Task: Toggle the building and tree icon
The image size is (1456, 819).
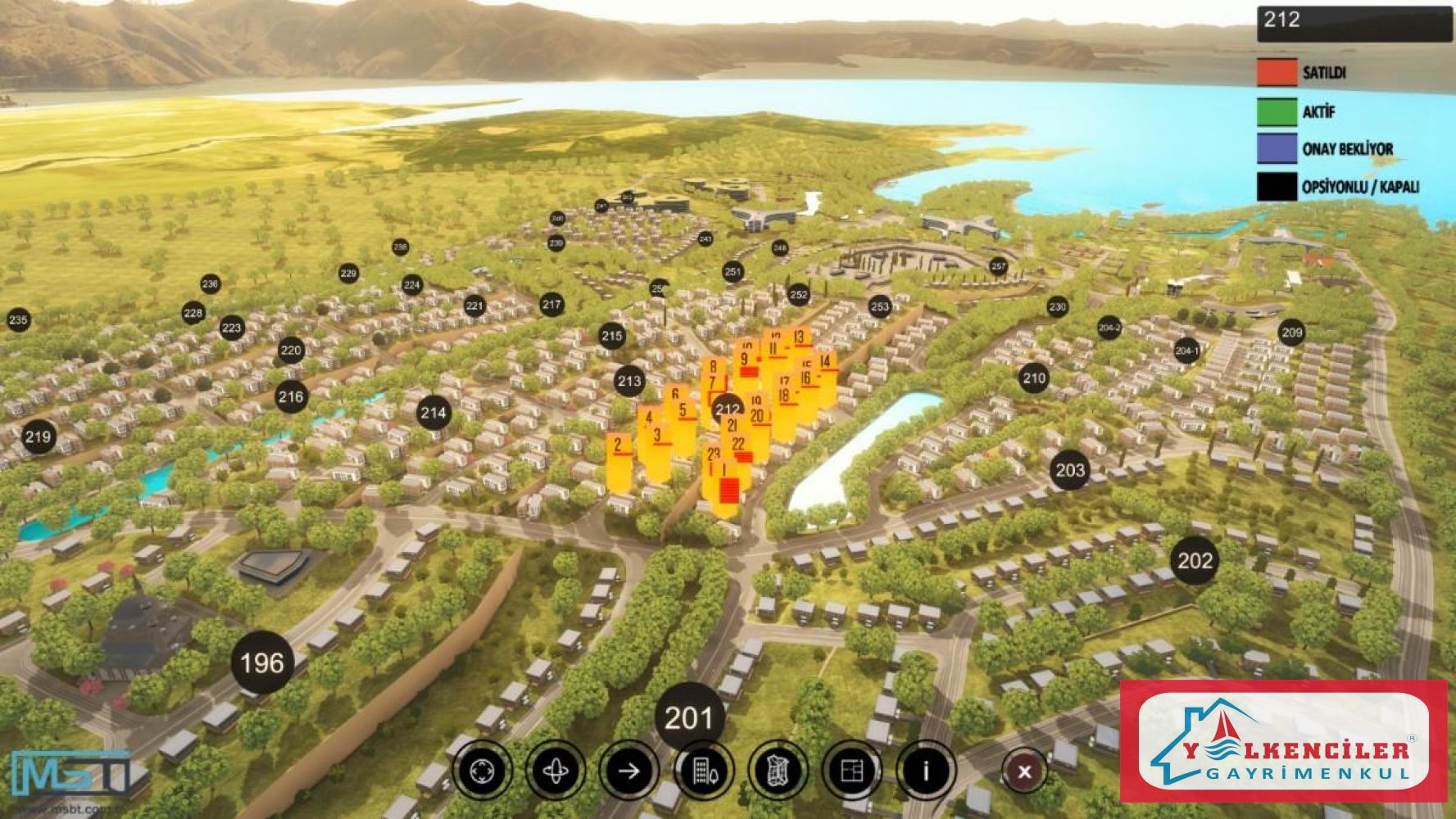Action: 703,771
